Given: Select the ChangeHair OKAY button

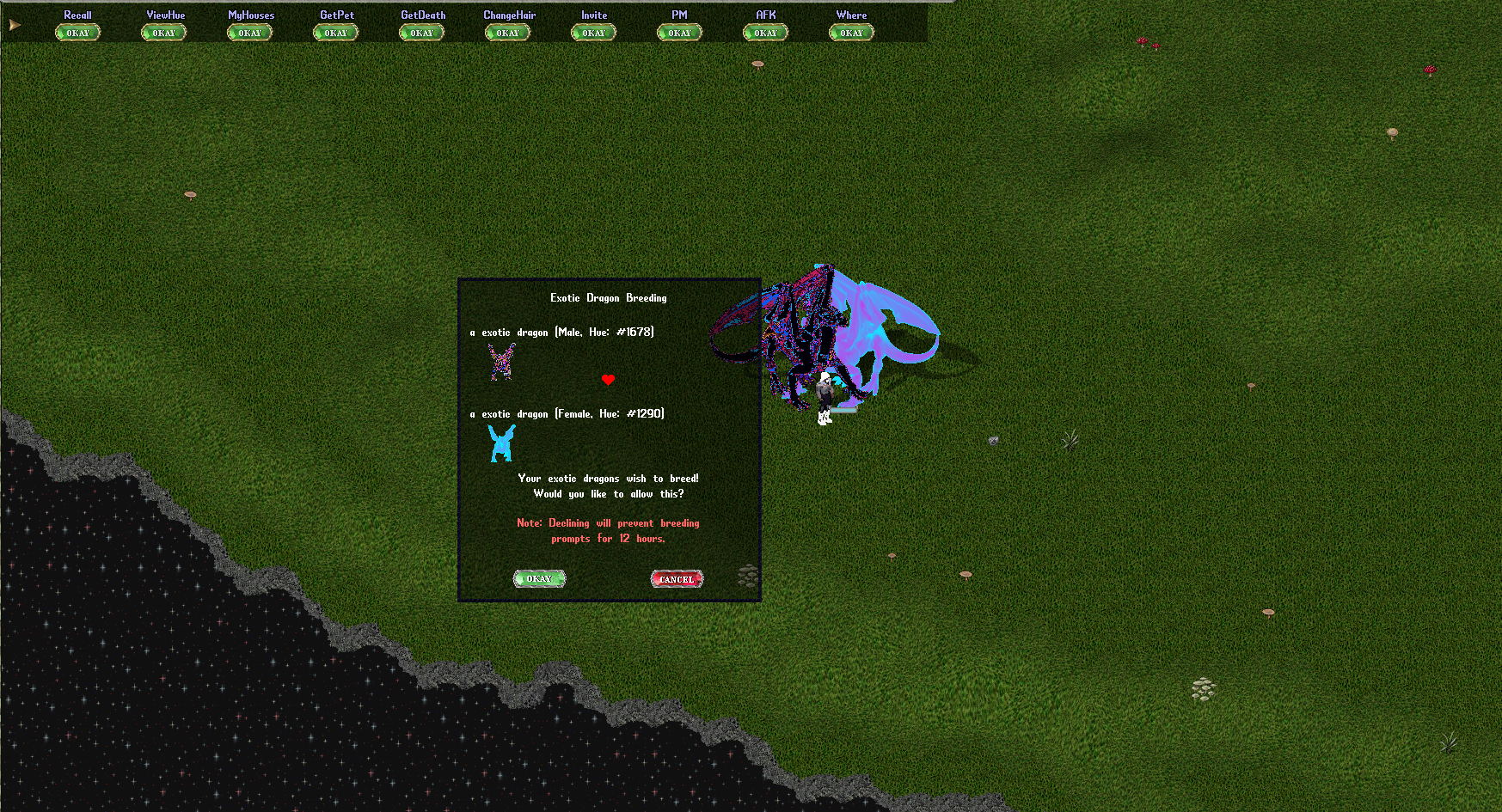Looking at the screenshot, I should tap(507, 33).
